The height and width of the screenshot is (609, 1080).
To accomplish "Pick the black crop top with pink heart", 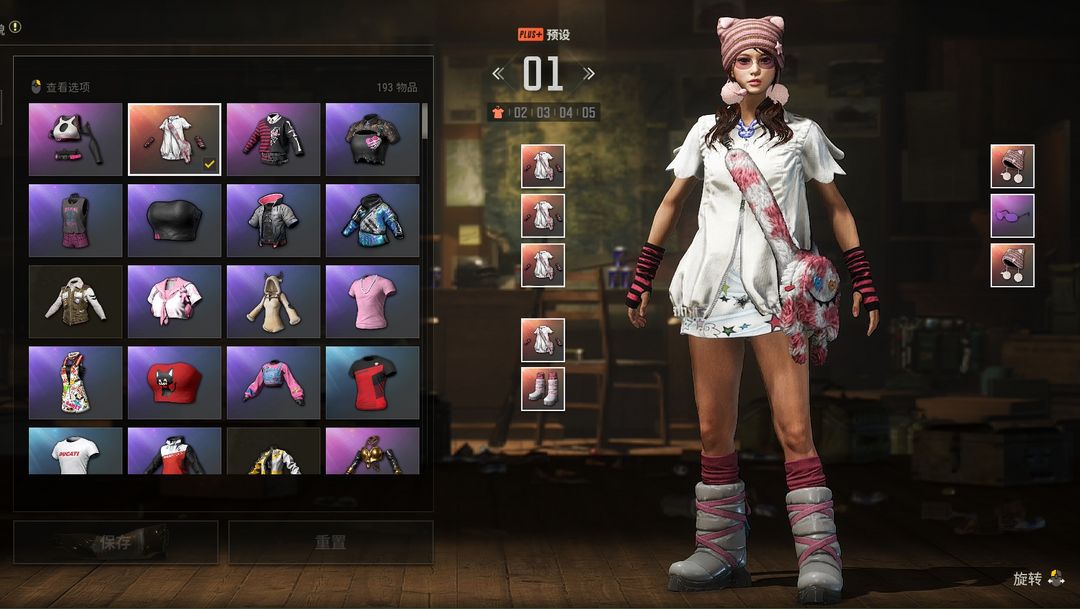I will click(x=372, y=140).
